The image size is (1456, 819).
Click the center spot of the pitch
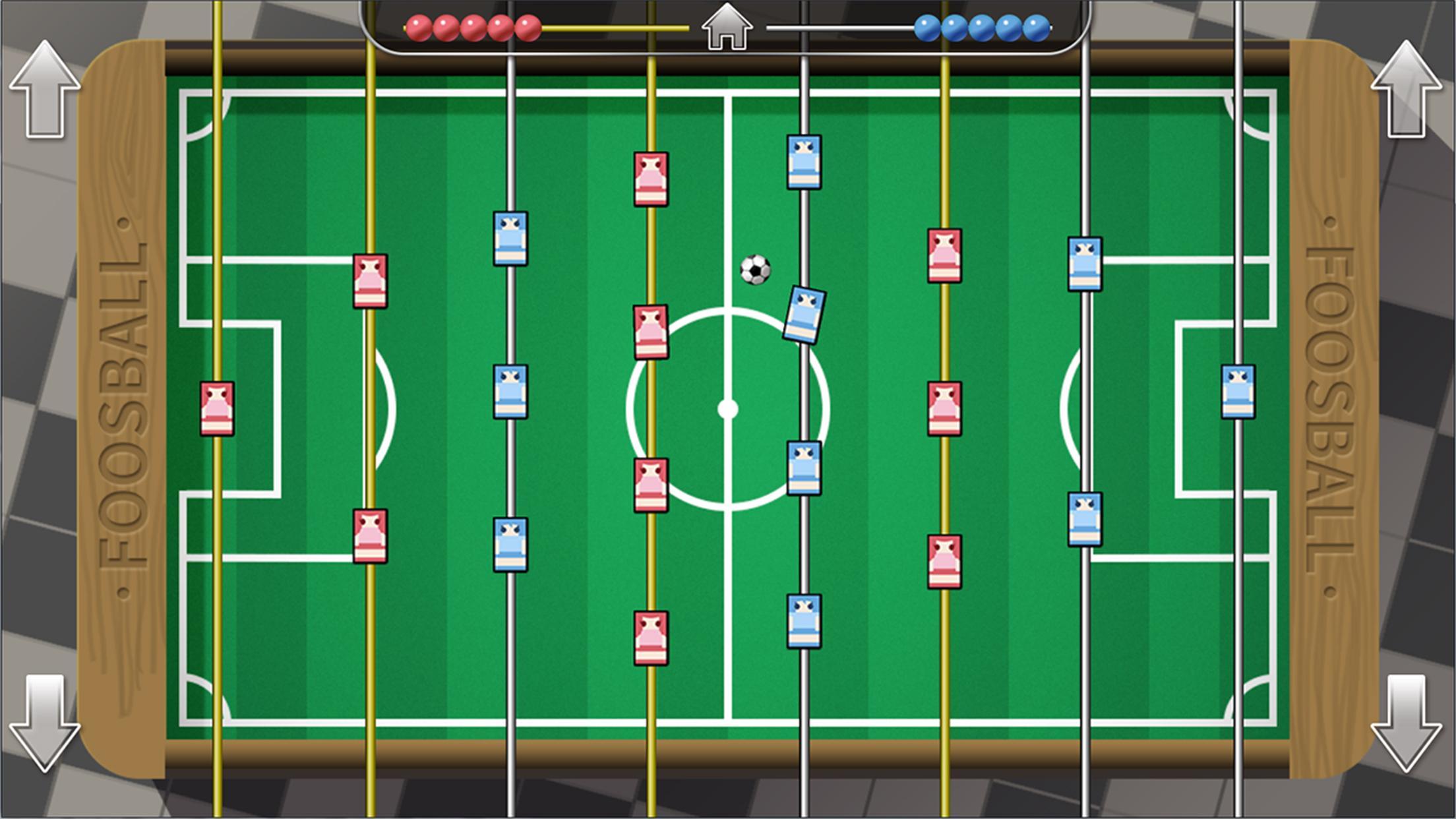tap(729, 409)
